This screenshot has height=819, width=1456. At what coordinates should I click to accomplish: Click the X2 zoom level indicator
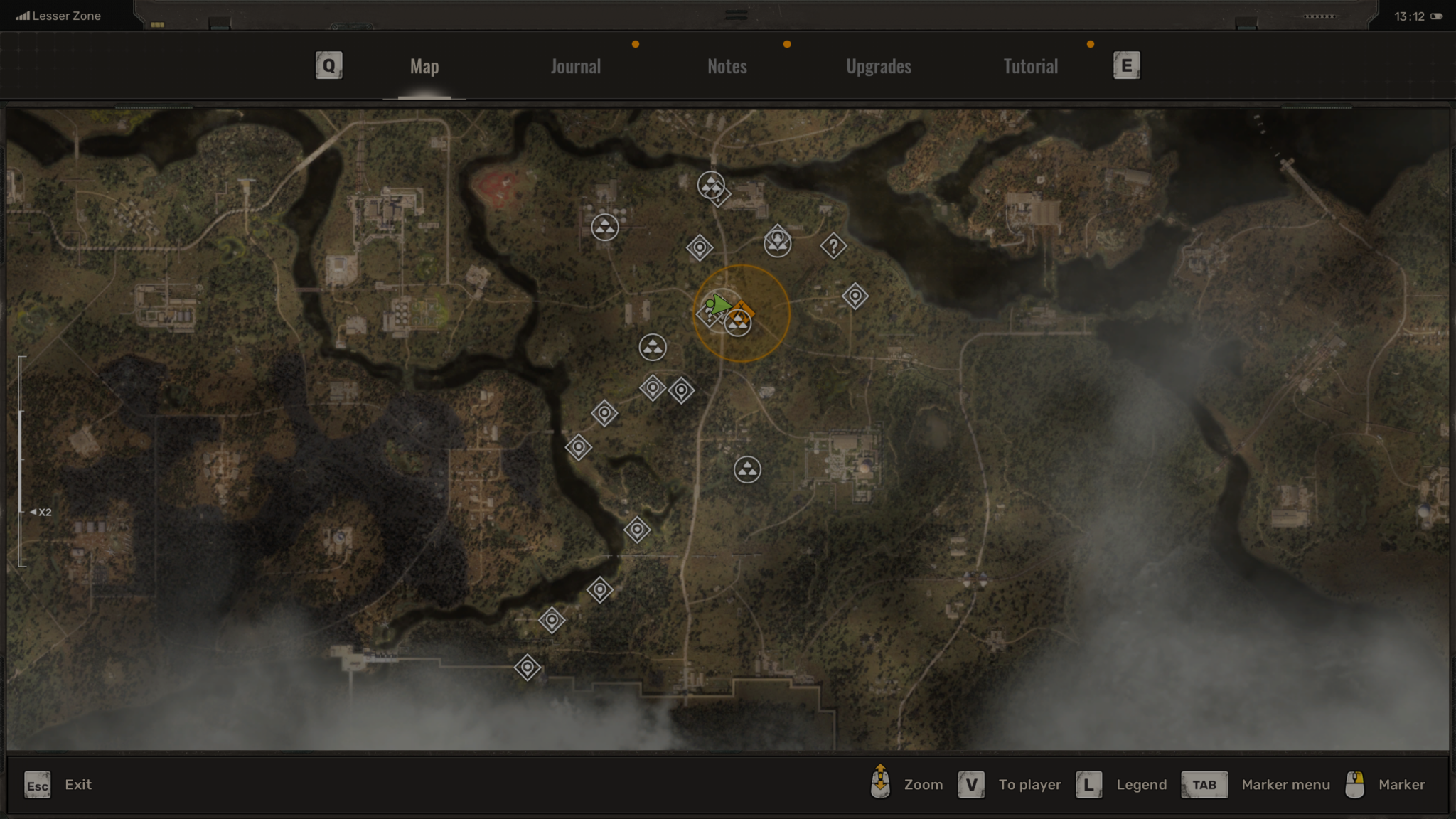tap(41, 512)
